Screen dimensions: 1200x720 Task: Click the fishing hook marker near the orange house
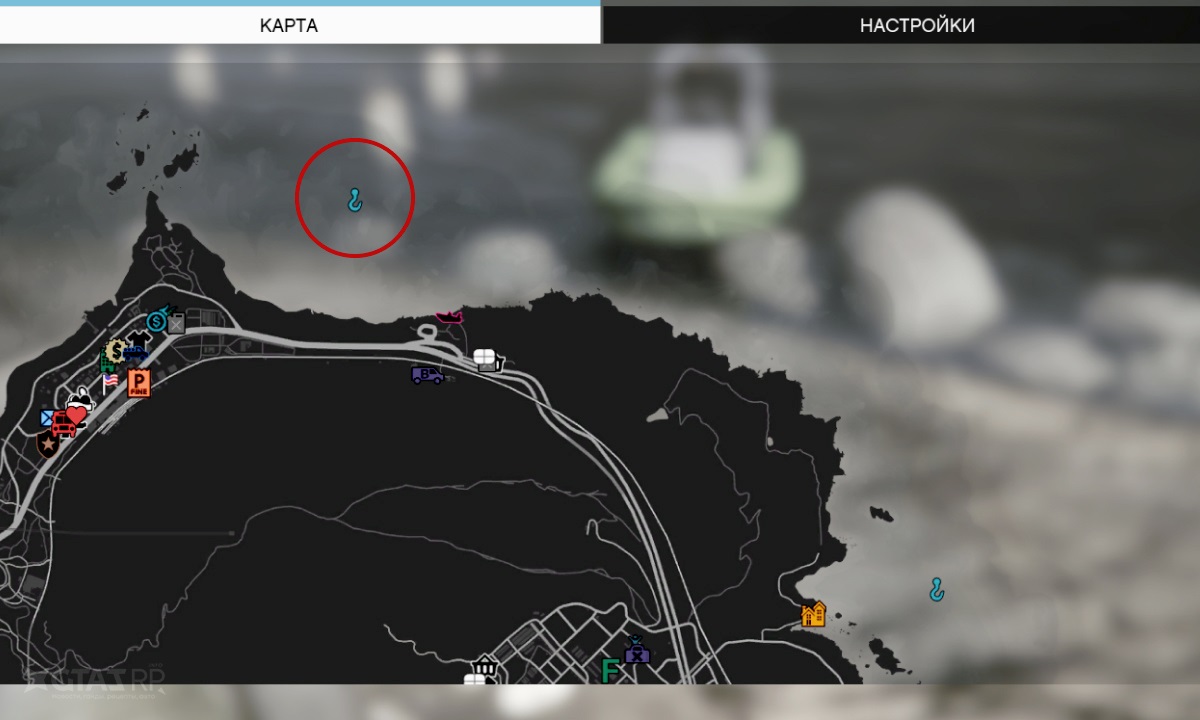[x=936, y=589]
